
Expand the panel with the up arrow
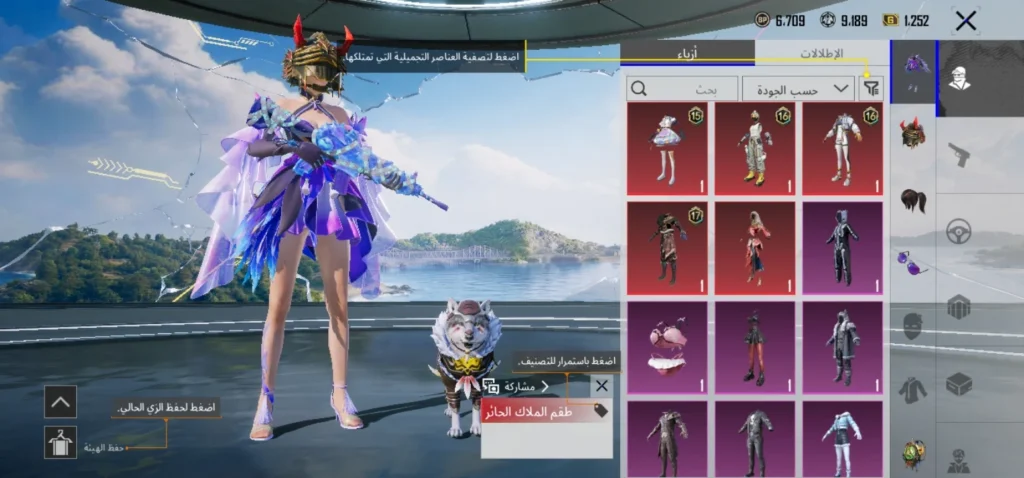[60, 402]
